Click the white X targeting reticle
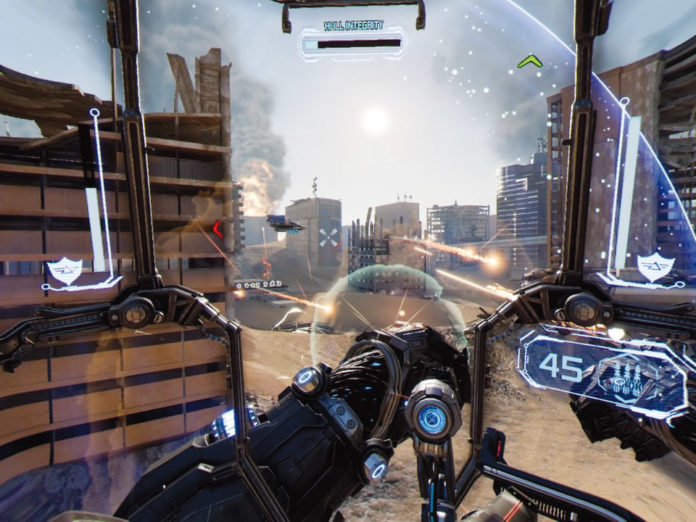Viewport: 696px width, 522px height. click(x=329, y=237)
